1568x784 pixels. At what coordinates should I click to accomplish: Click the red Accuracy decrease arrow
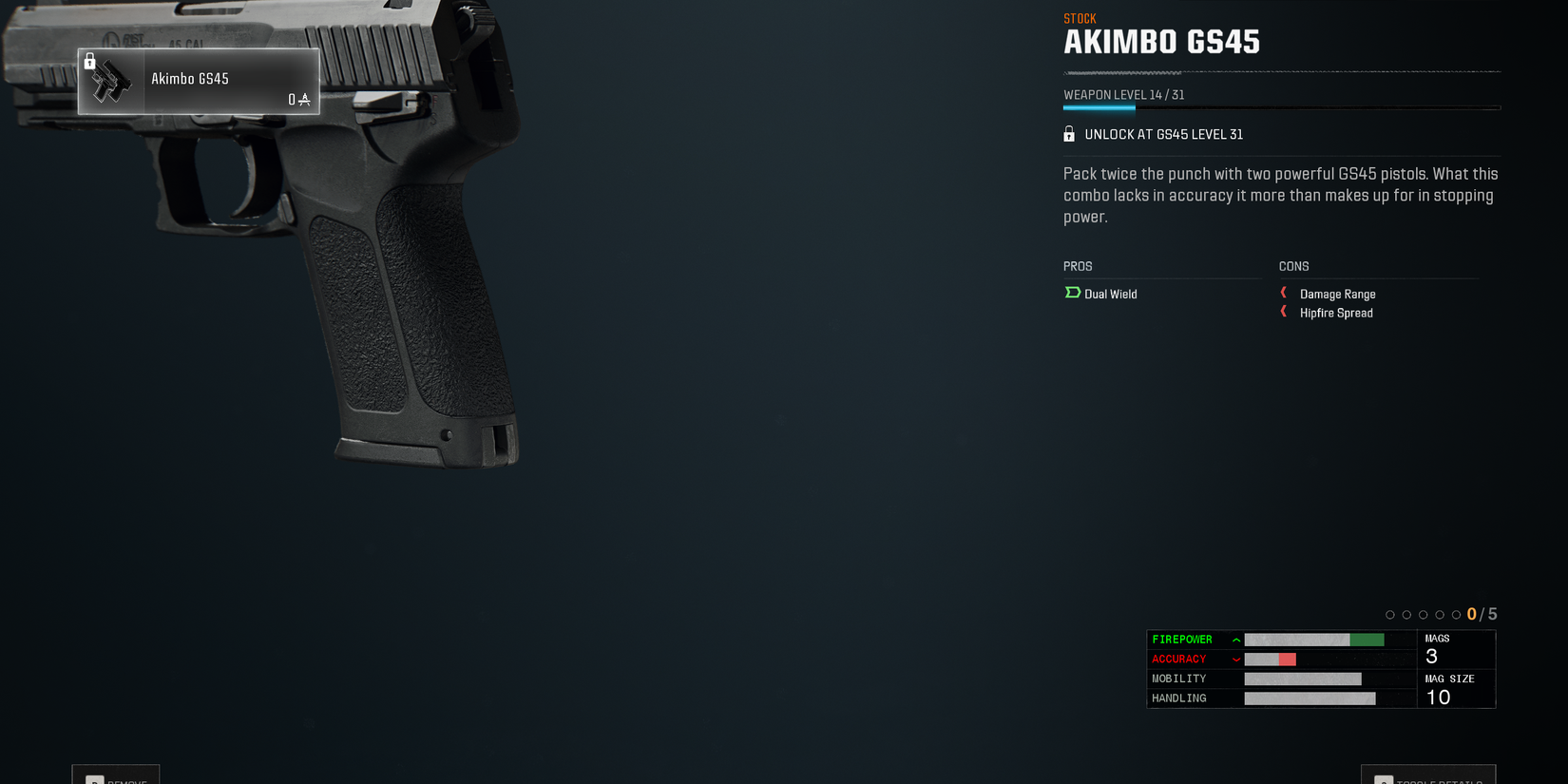pos(1235,659)
